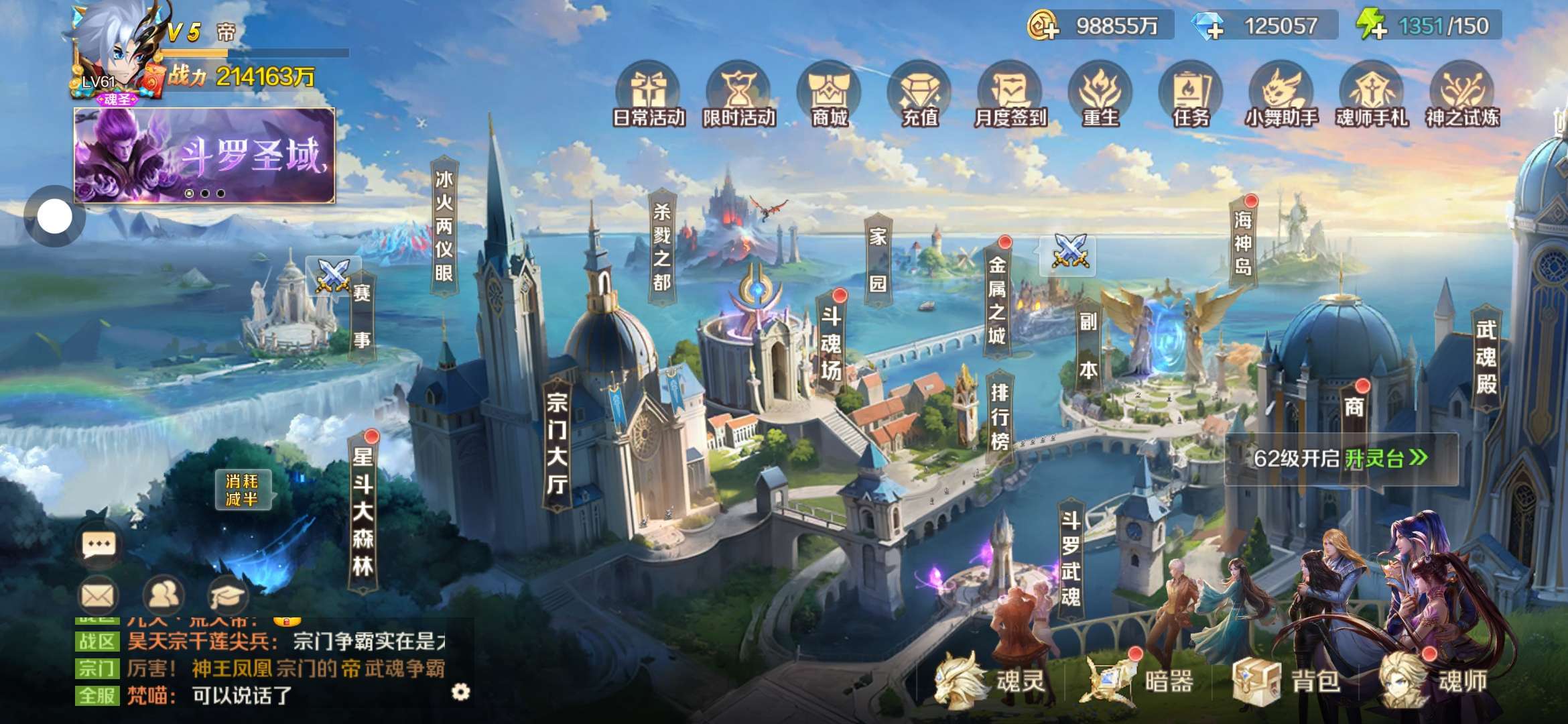Screen dimensions: 1568x724
Task: Go to 星斗大森林 location
Action: [x=363, y=512]
